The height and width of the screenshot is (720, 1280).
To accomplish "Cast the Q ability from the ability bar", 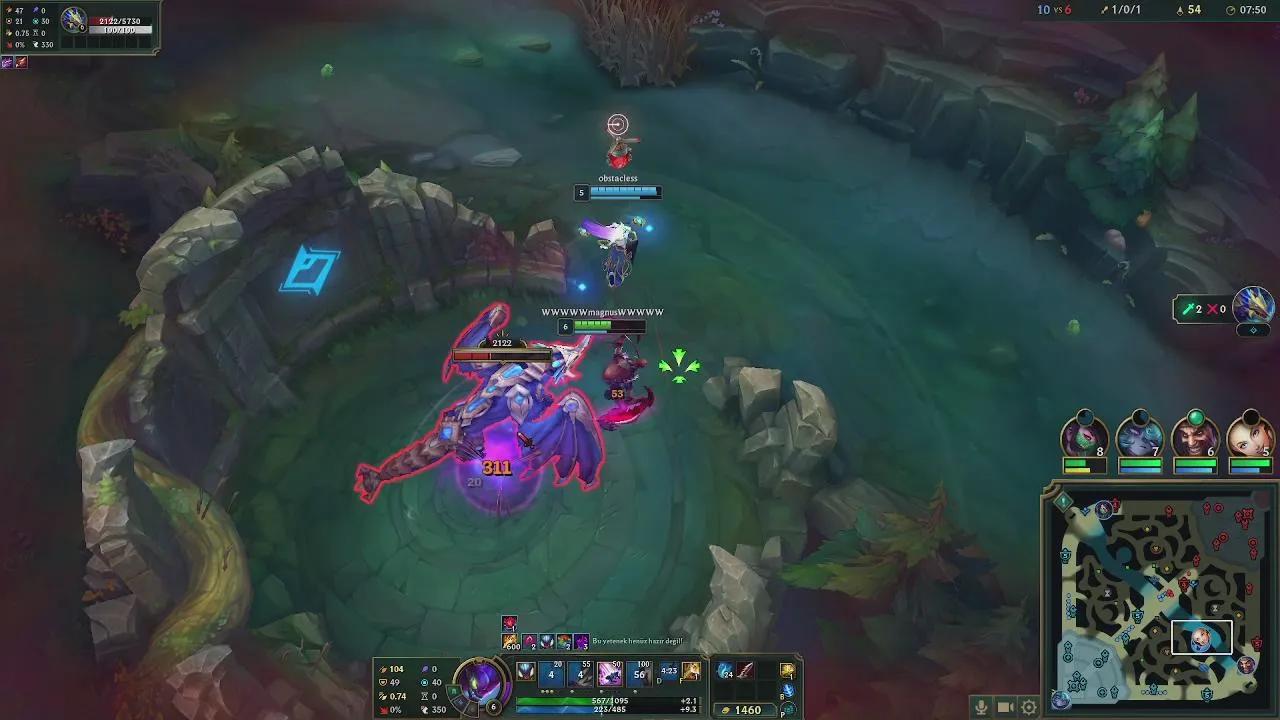I will coord(551,672).
